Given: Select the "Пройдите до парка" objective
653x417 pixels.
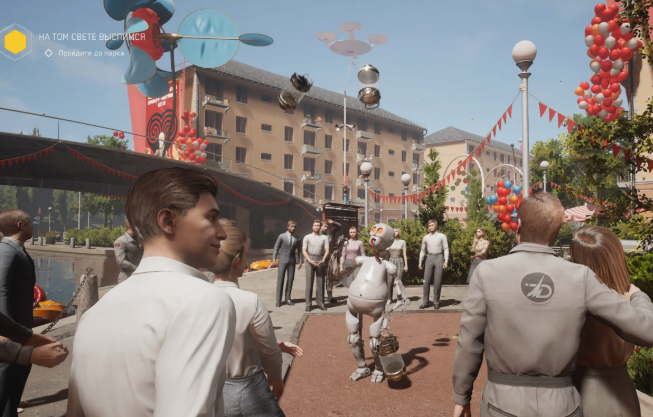Looking at the screenshot, I should pos(90,53).
